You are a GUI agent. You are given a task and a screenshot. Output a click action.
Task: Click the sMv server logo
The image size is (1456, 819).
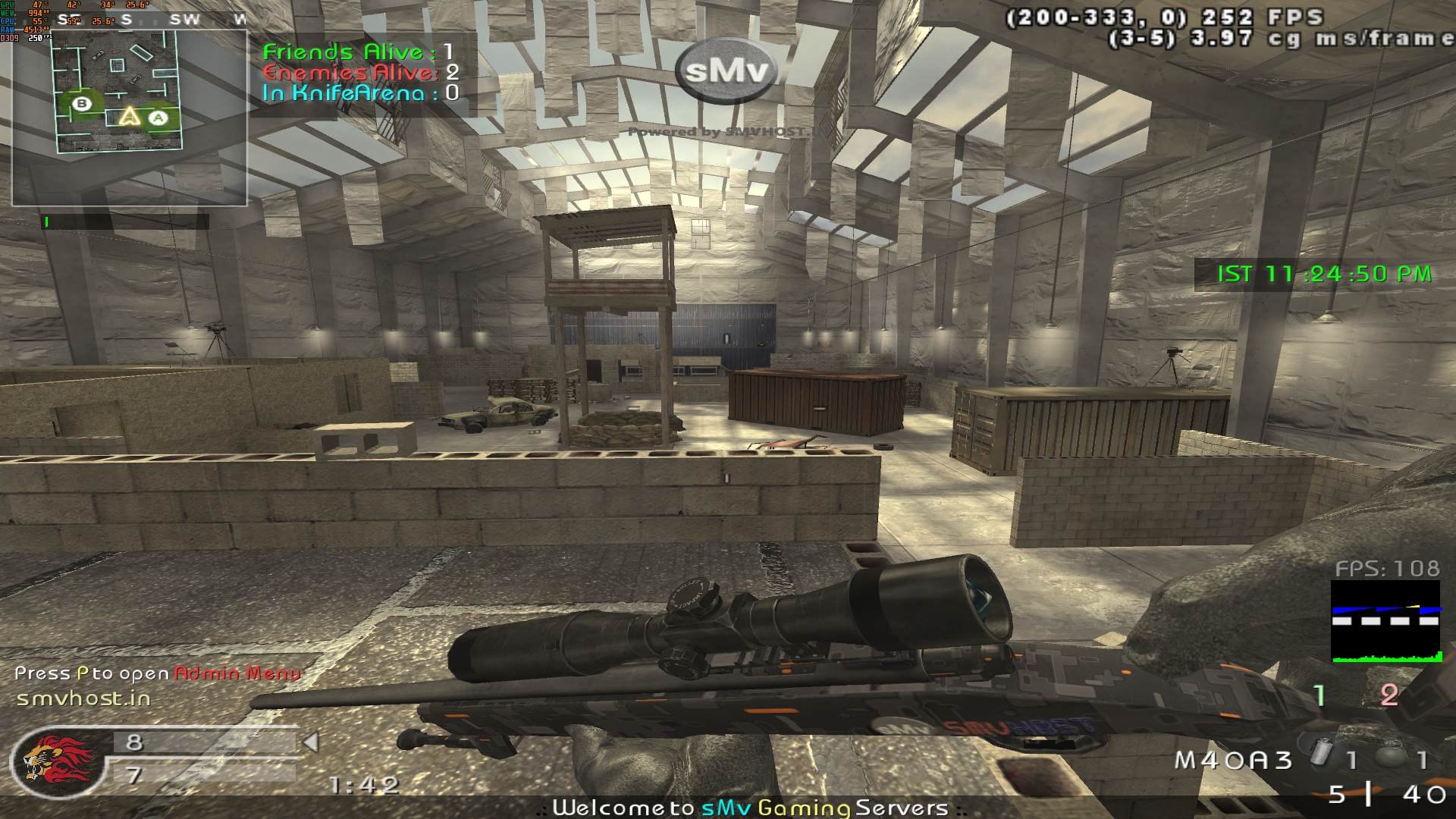[726, 71]
